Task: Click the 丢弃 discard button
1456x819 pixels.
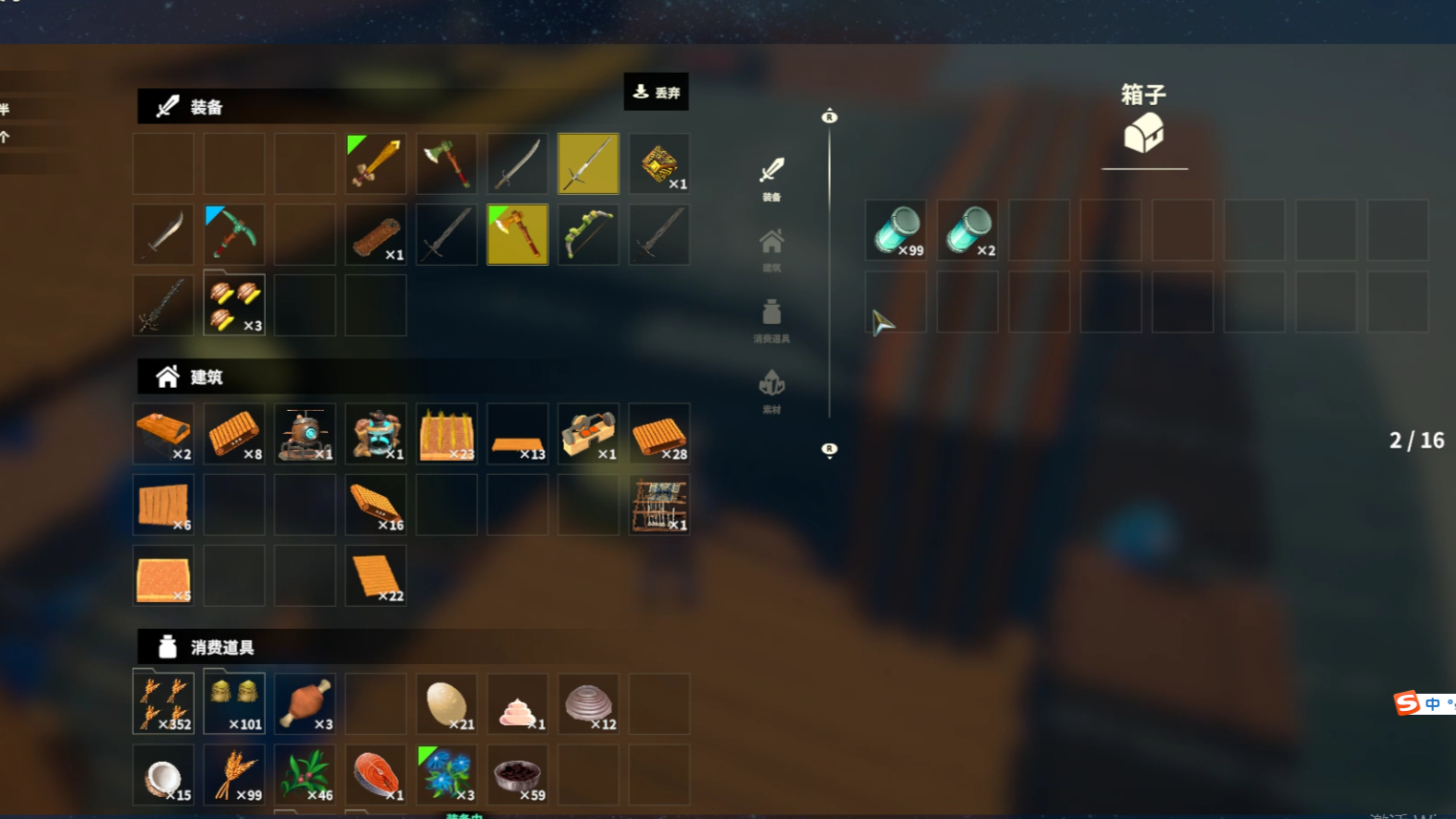Action: tap(656, 93)
